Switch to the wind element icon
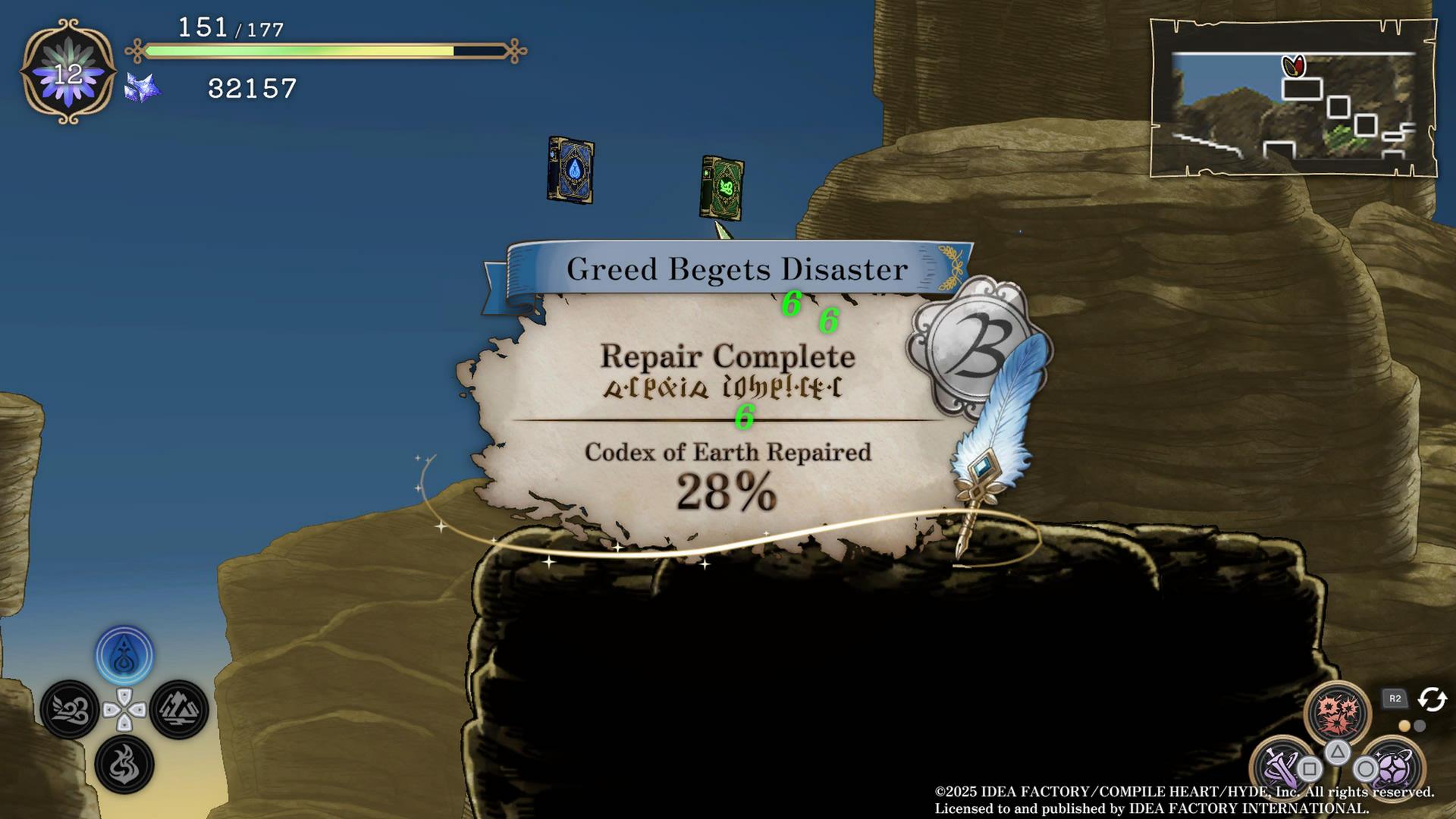The width and height of the screenshot is (1456, 819). pyautogui.click(x=70, y=710)
